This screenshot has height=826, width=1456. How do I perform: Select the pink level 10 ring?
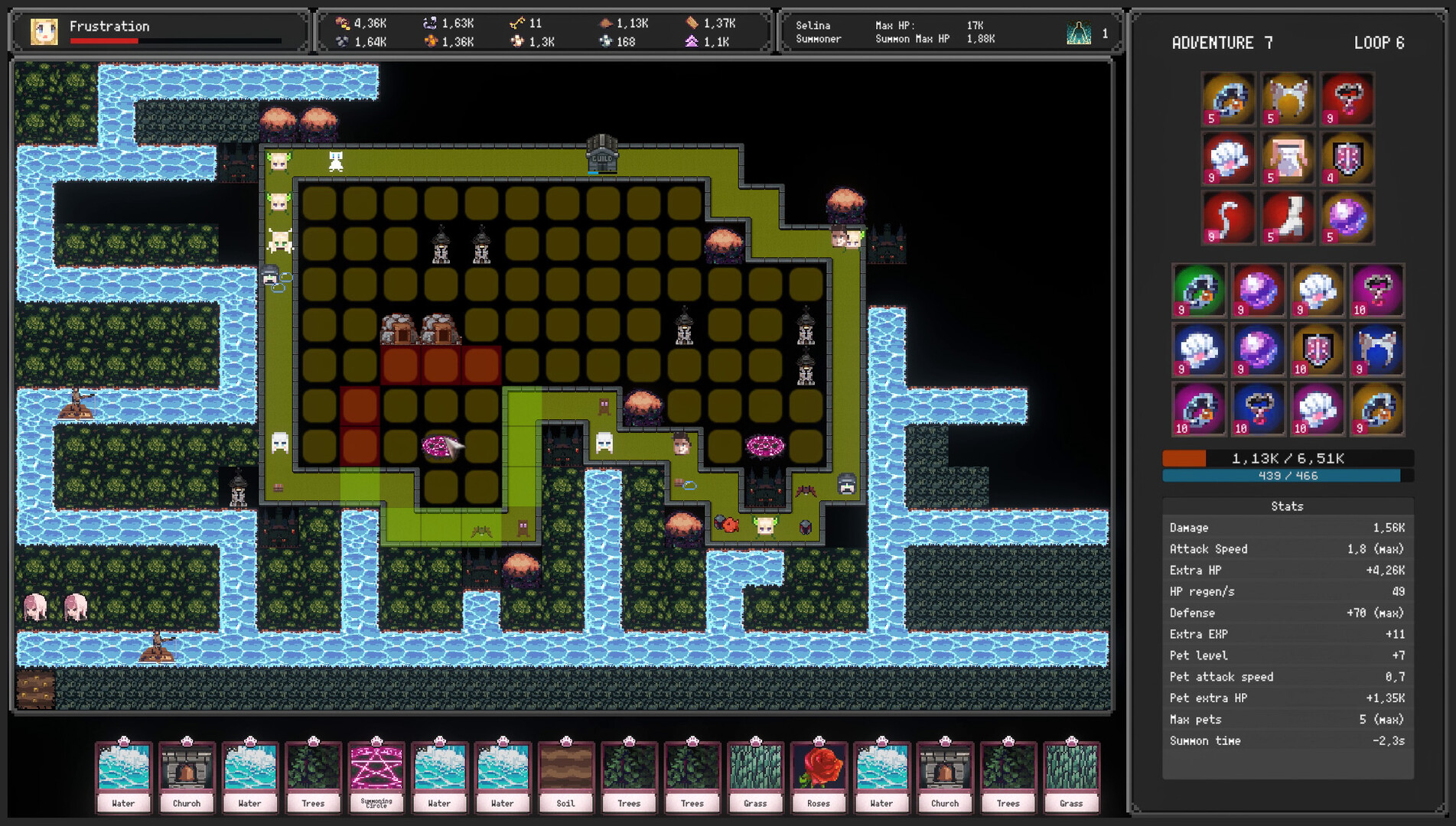click(x=1199, y=409)
